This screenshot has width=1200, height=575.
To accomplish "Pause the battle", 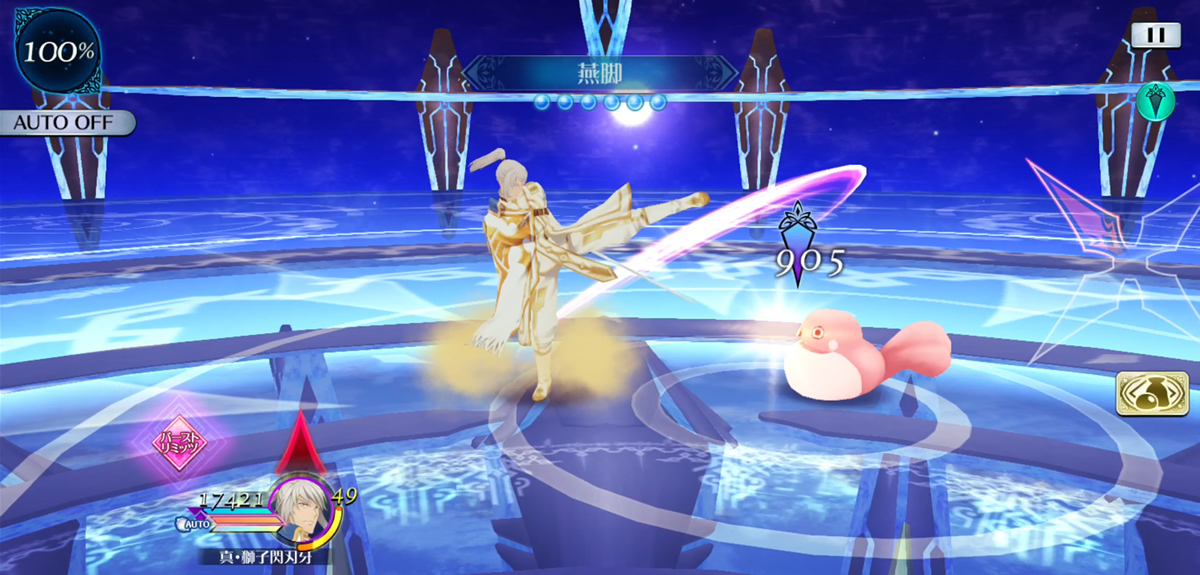I will click(x=1155, y=34).
